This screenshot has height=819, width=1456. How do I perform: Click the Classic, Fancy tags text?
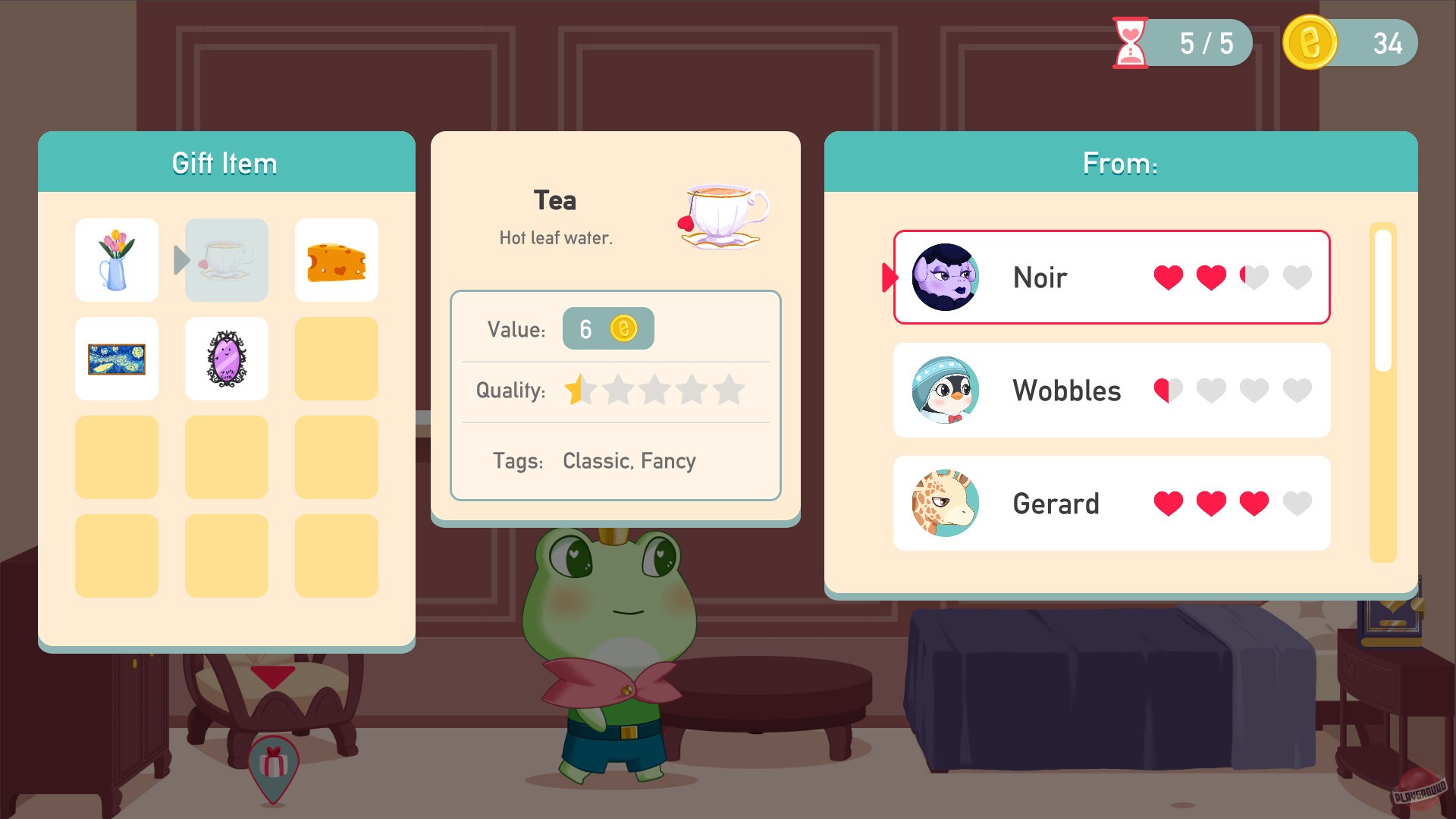click(x=629, y=460)
